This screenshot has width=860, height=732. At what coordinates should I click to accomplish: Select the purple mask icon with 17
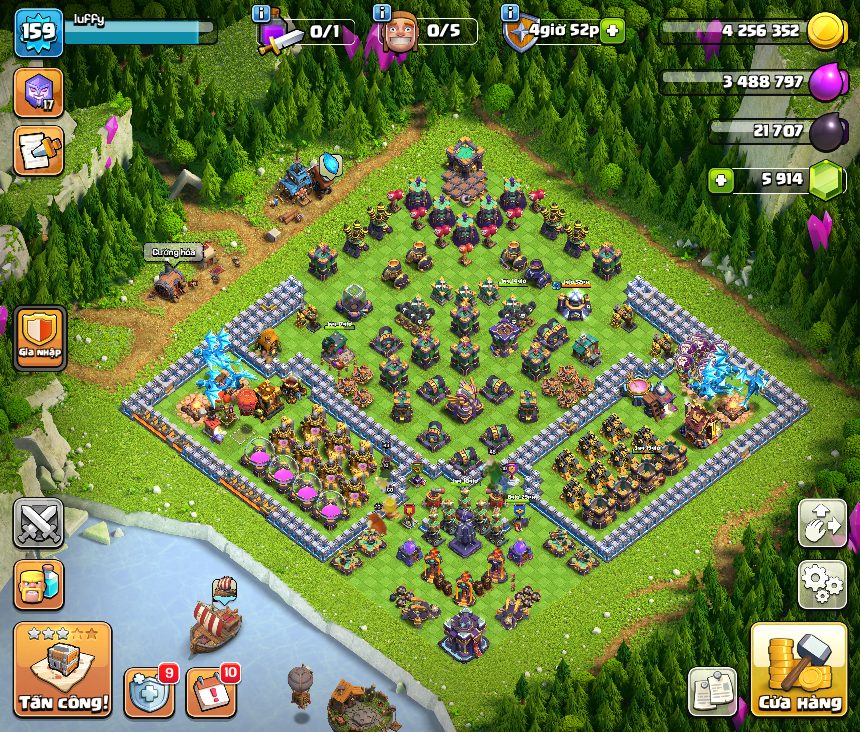click(x=38, y=93)
